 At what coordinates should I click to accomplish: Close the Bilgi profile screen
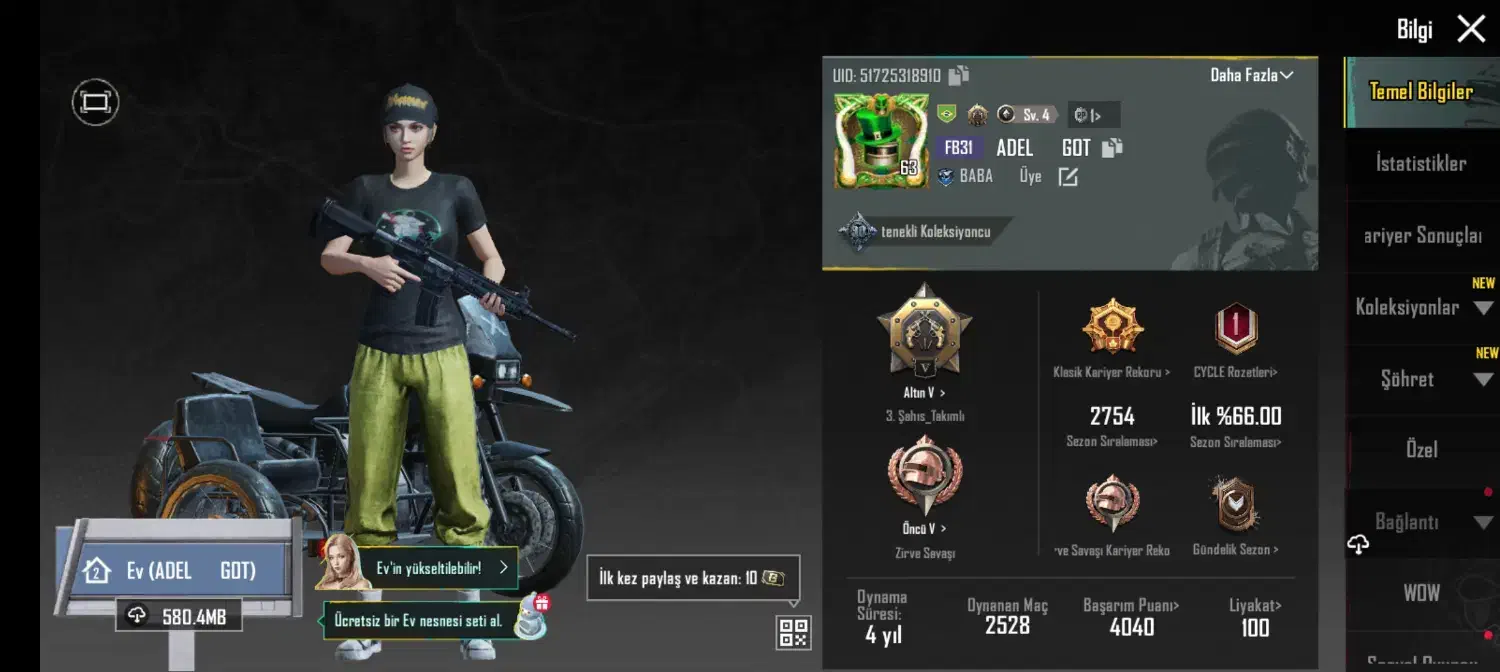1471,29
